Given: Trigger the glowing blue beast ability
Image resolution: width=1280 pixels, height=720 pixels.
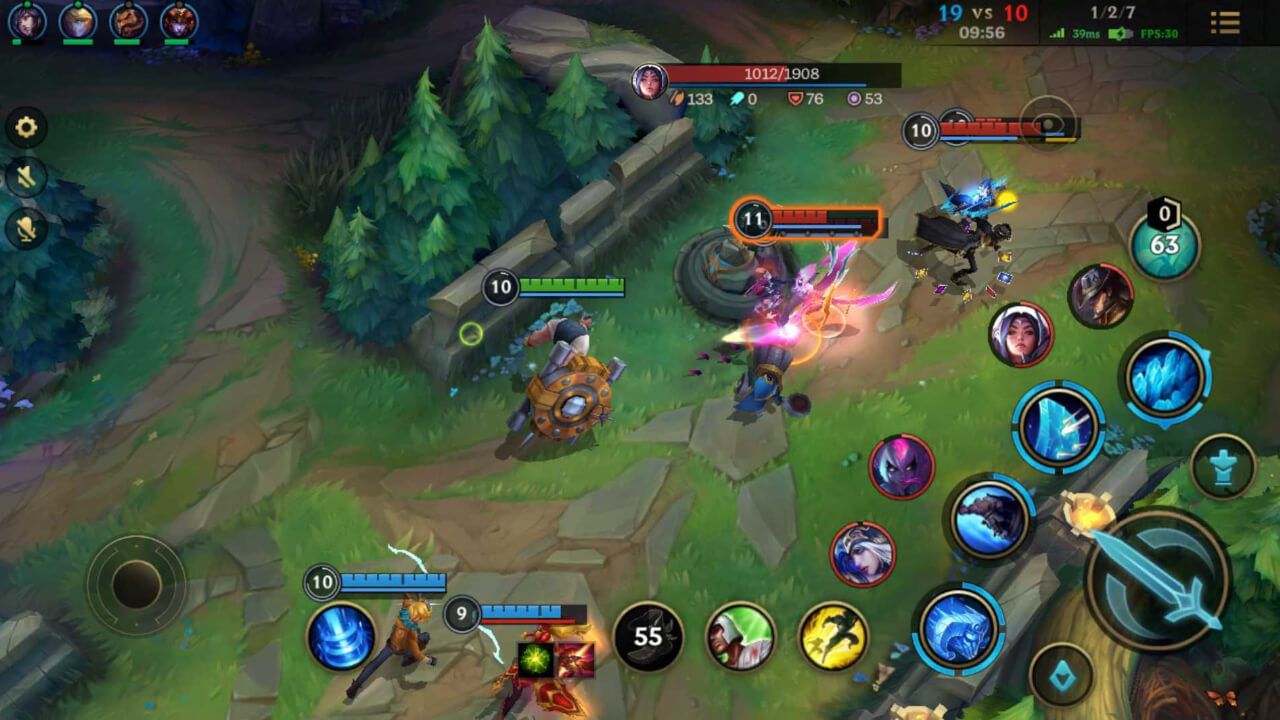Looking at the screenshot, I should (x=958, y=629).
